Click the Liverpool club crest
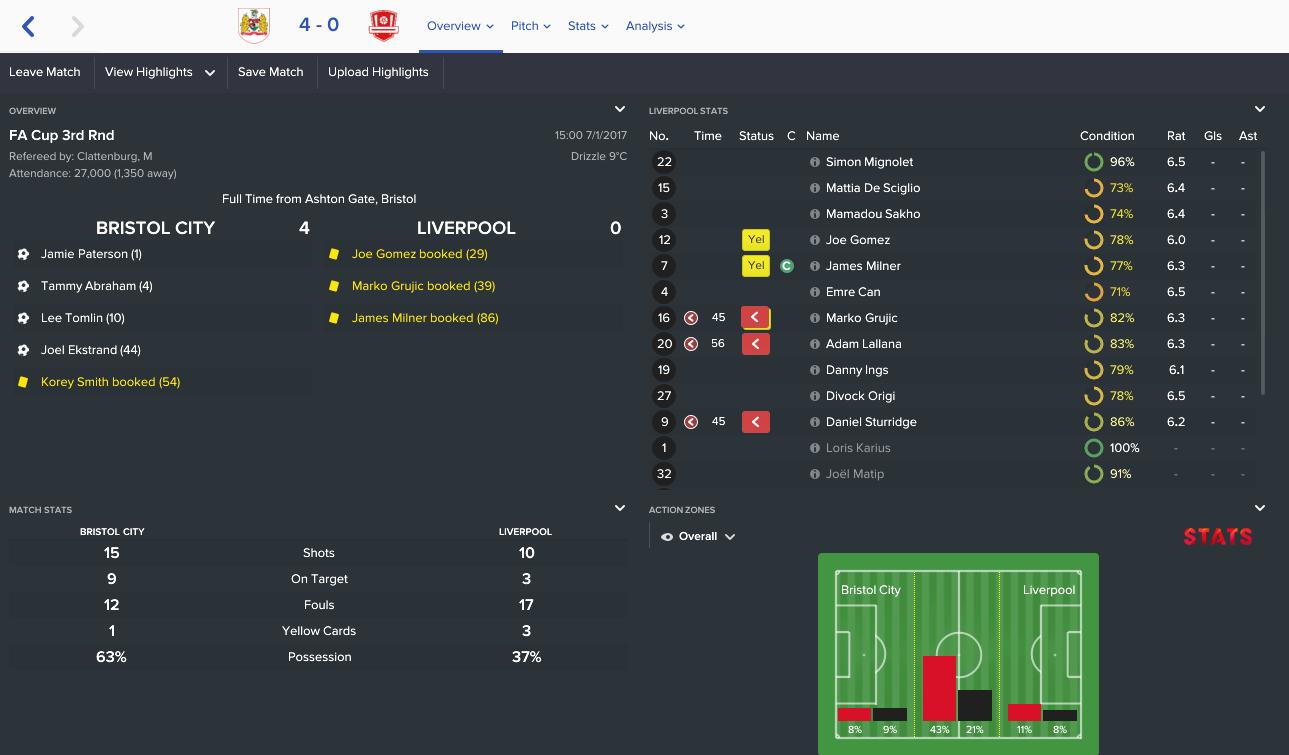1289x755 pixels. [384, 25]
